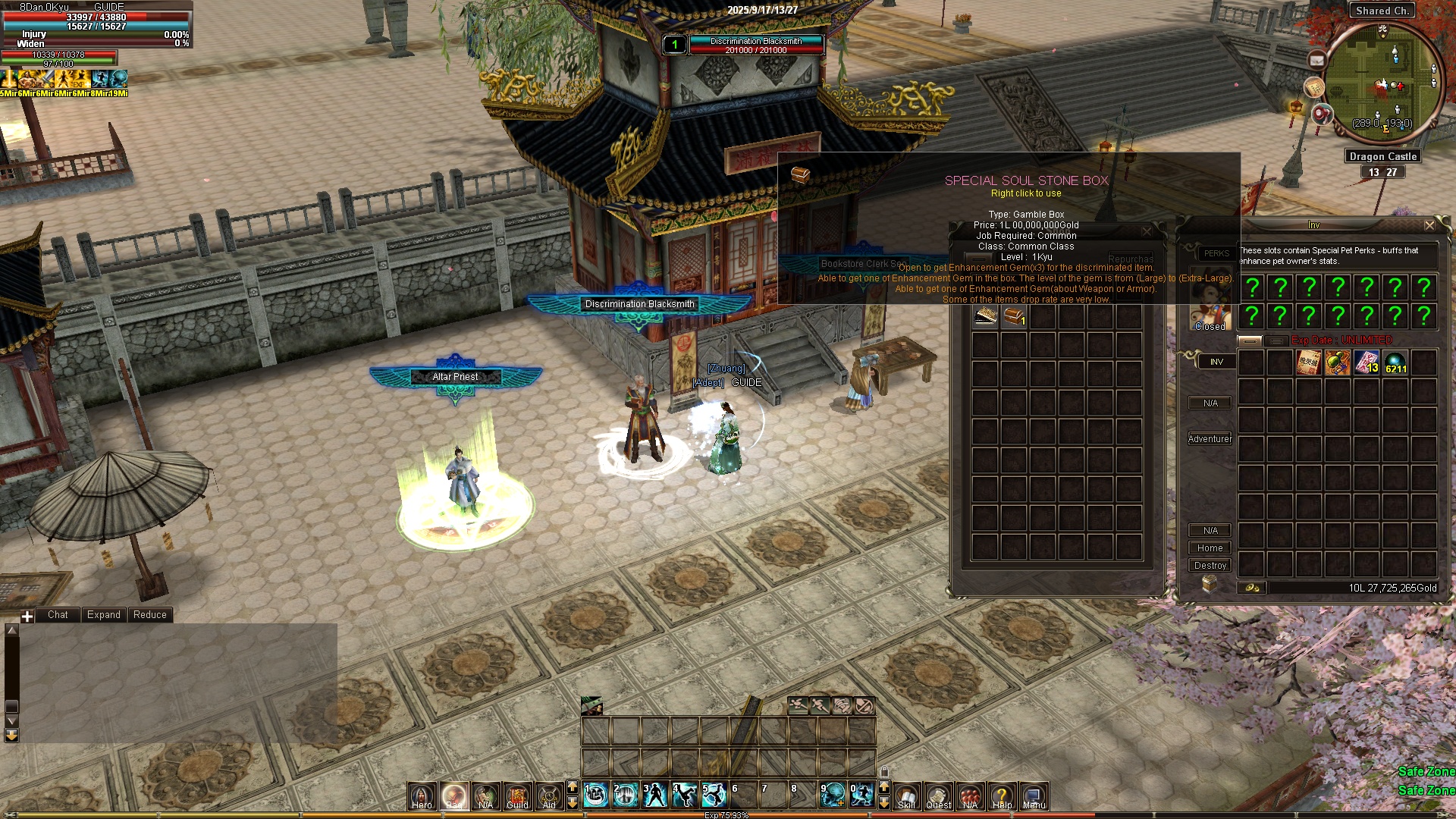
Task: Open the Guild panel
Action: coord(517,795)
